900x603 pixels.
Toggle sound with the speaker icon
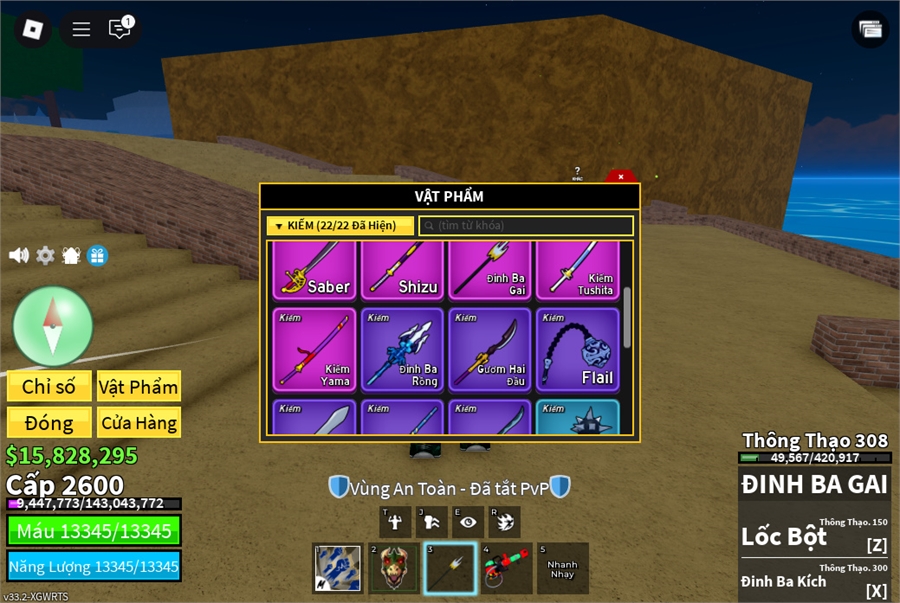[19, 256]
